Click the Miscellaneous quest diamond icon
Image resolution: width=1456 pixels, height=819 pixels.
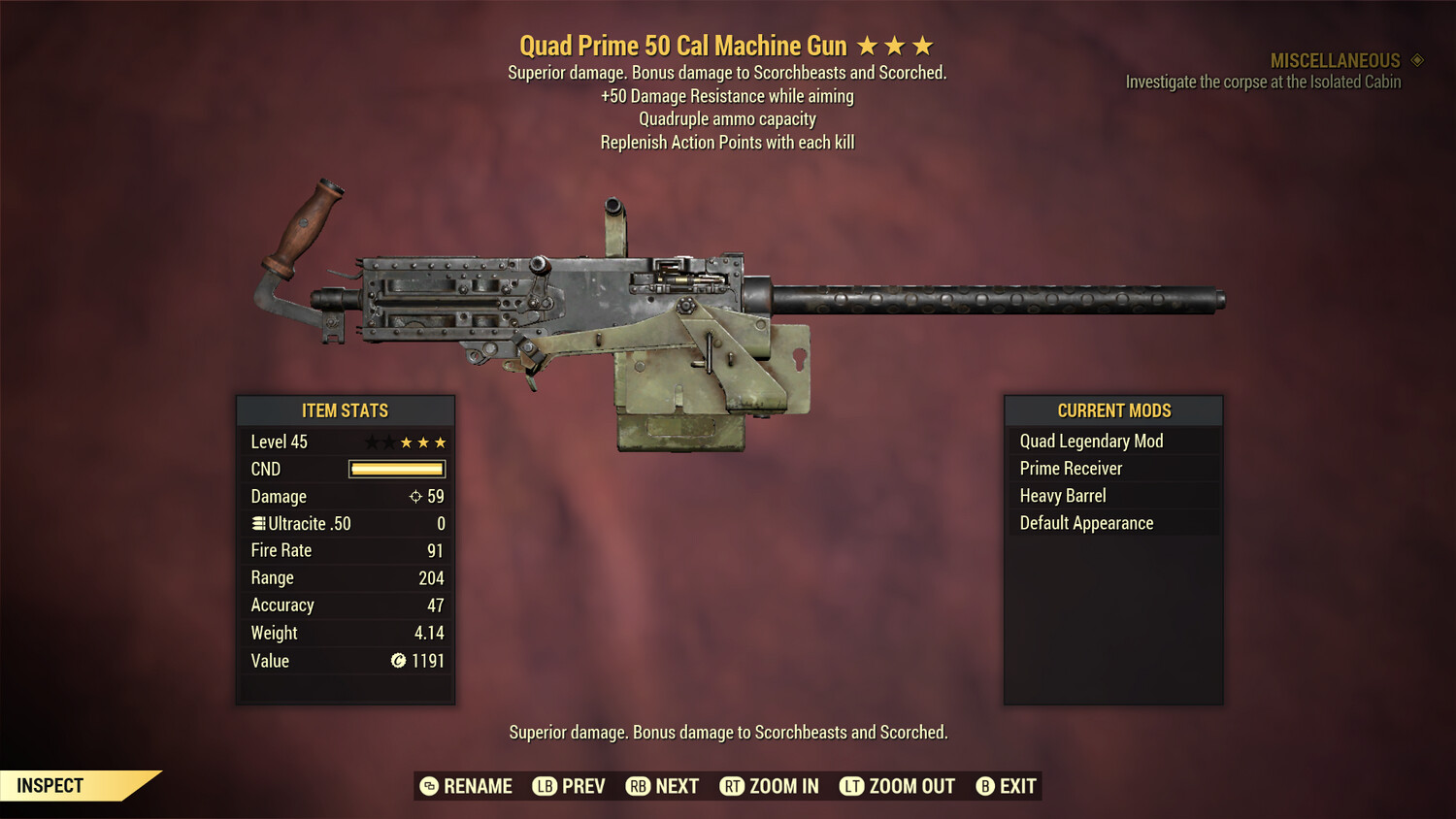(1417, 60)
